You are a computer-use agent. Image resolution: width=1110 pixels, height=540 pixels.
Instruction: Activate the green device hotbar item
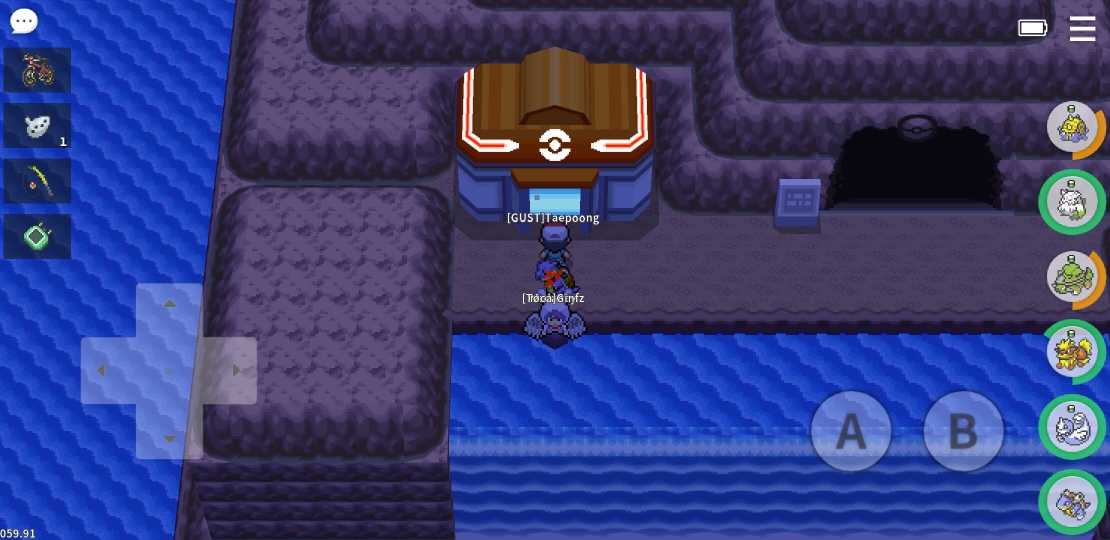(x=37, y=237)
